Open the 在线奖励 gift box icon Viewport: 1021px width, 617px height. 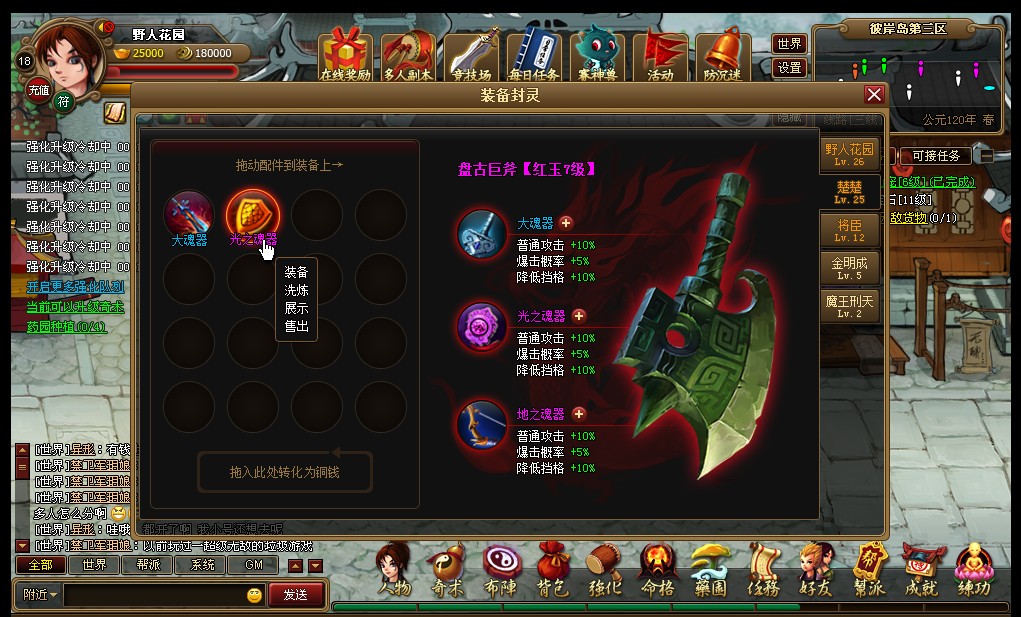pos(345,55)
